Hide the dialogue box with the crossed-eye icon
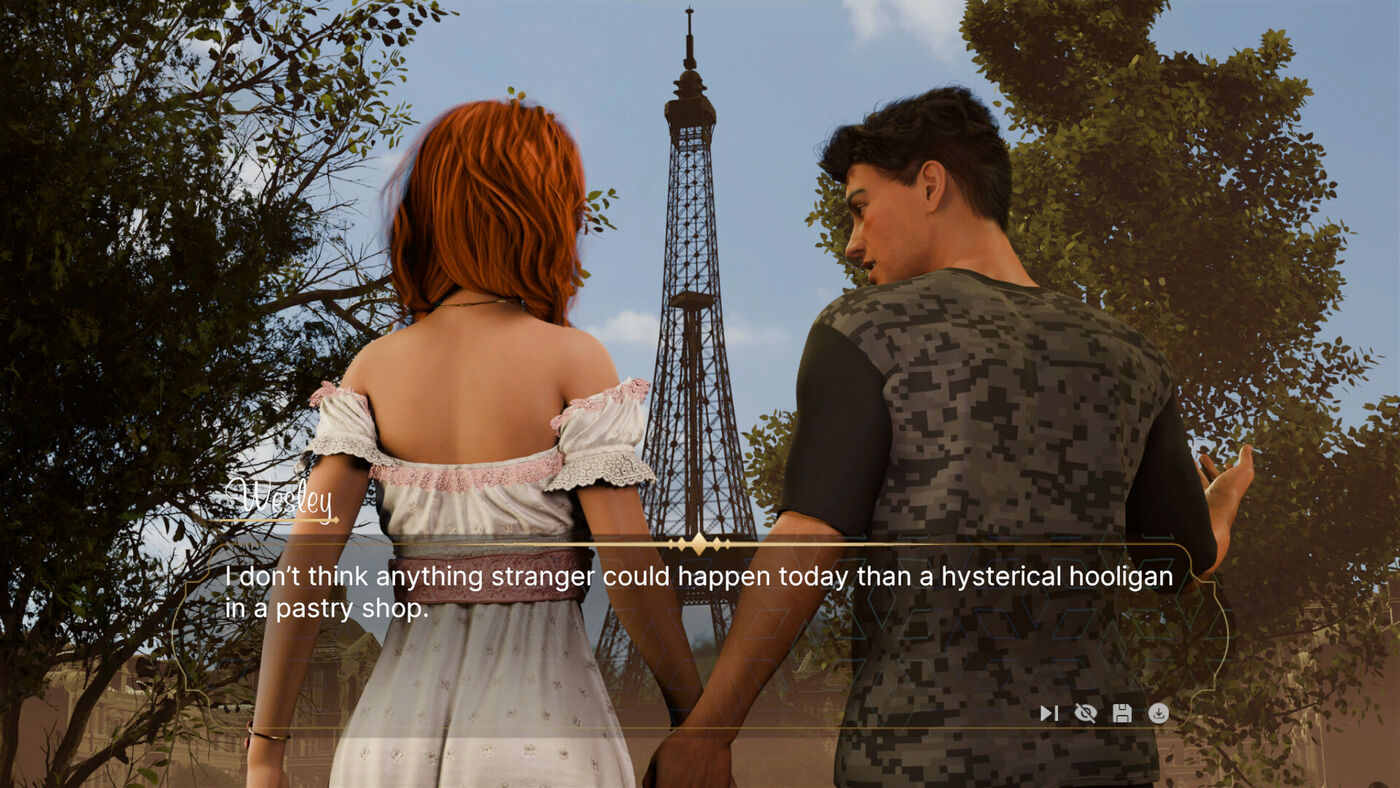 pyautogui.click(x=1085, y=713)
